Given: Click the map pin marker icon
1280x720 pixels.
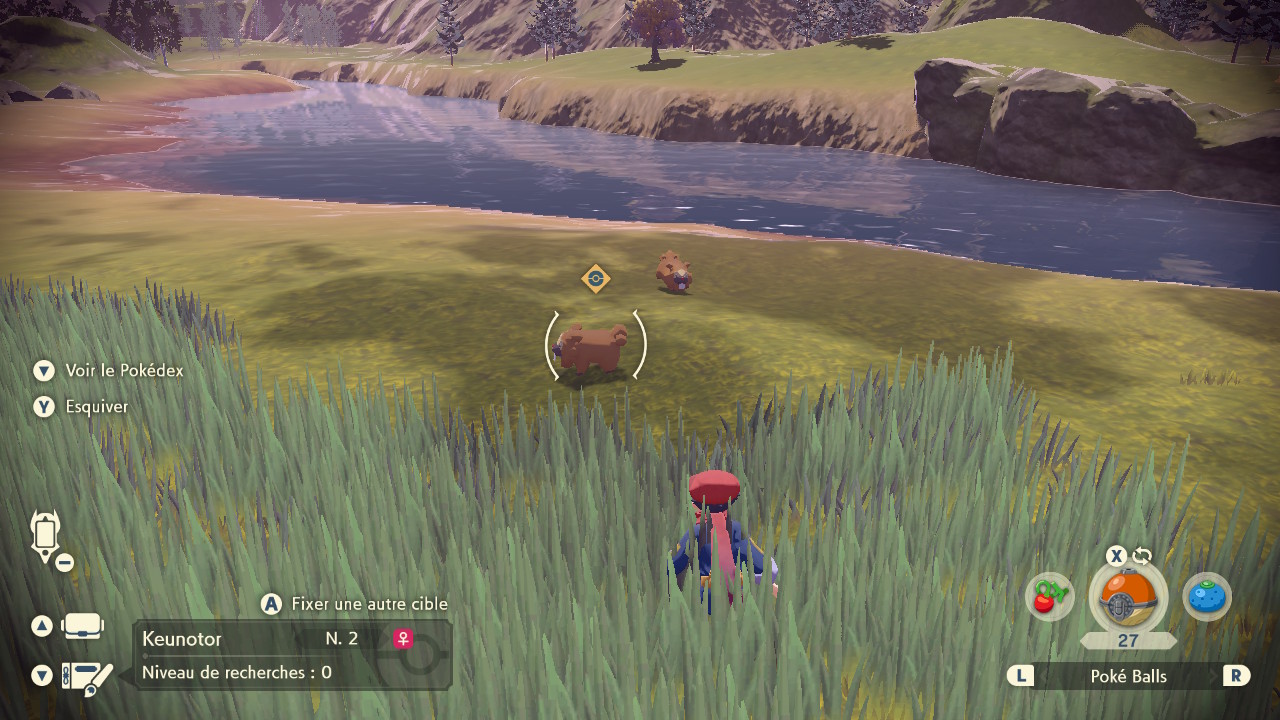Looking at the screenshot, I should tap(46, 536).
